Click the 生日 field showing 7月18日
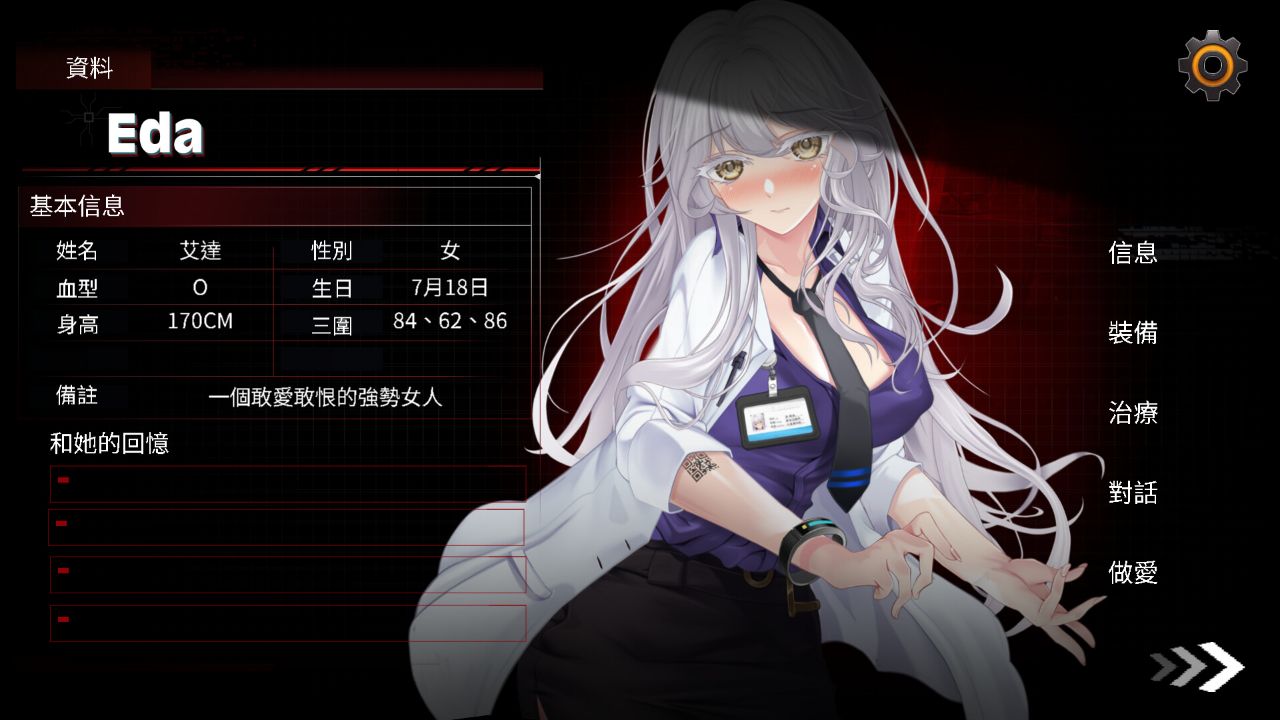Image resolution: width=1280 pixels, height=720 pixels. 449,286
